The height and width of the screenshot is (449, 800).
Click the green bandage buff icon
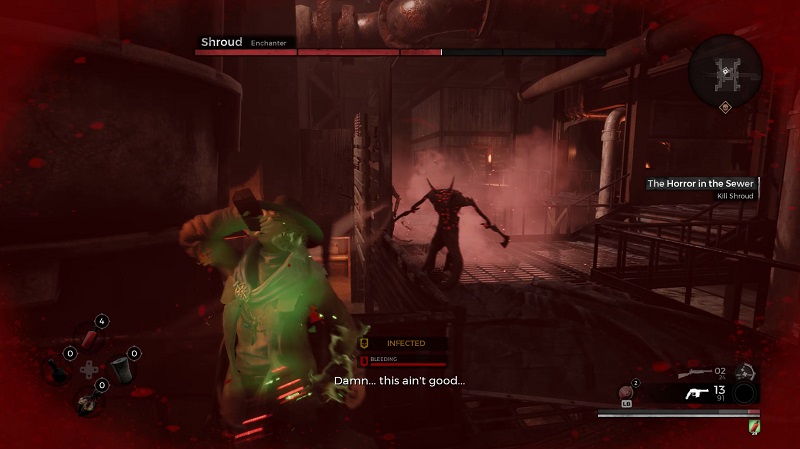point(752,426)
